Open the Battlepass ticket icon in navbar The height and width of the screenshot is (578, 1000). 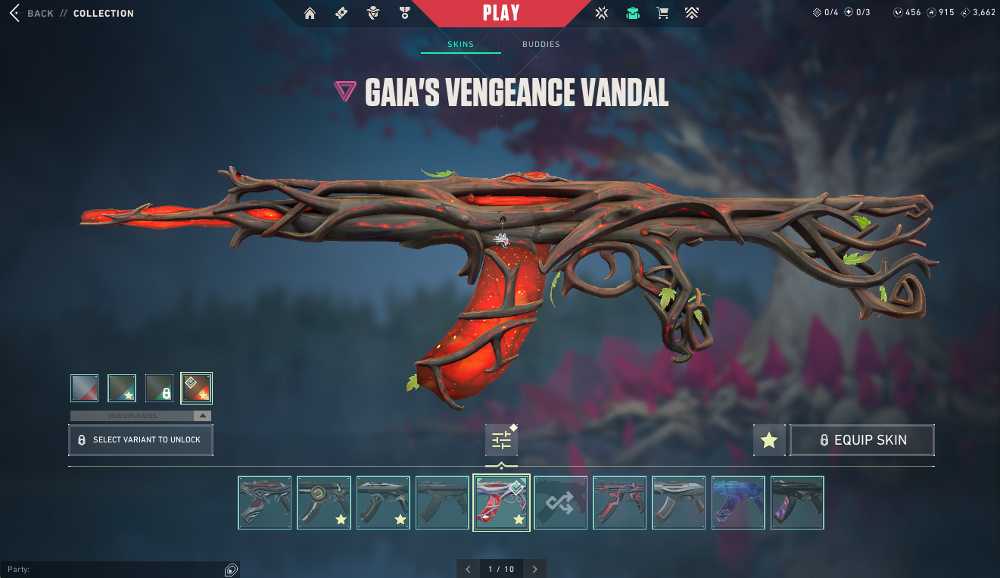341,14
